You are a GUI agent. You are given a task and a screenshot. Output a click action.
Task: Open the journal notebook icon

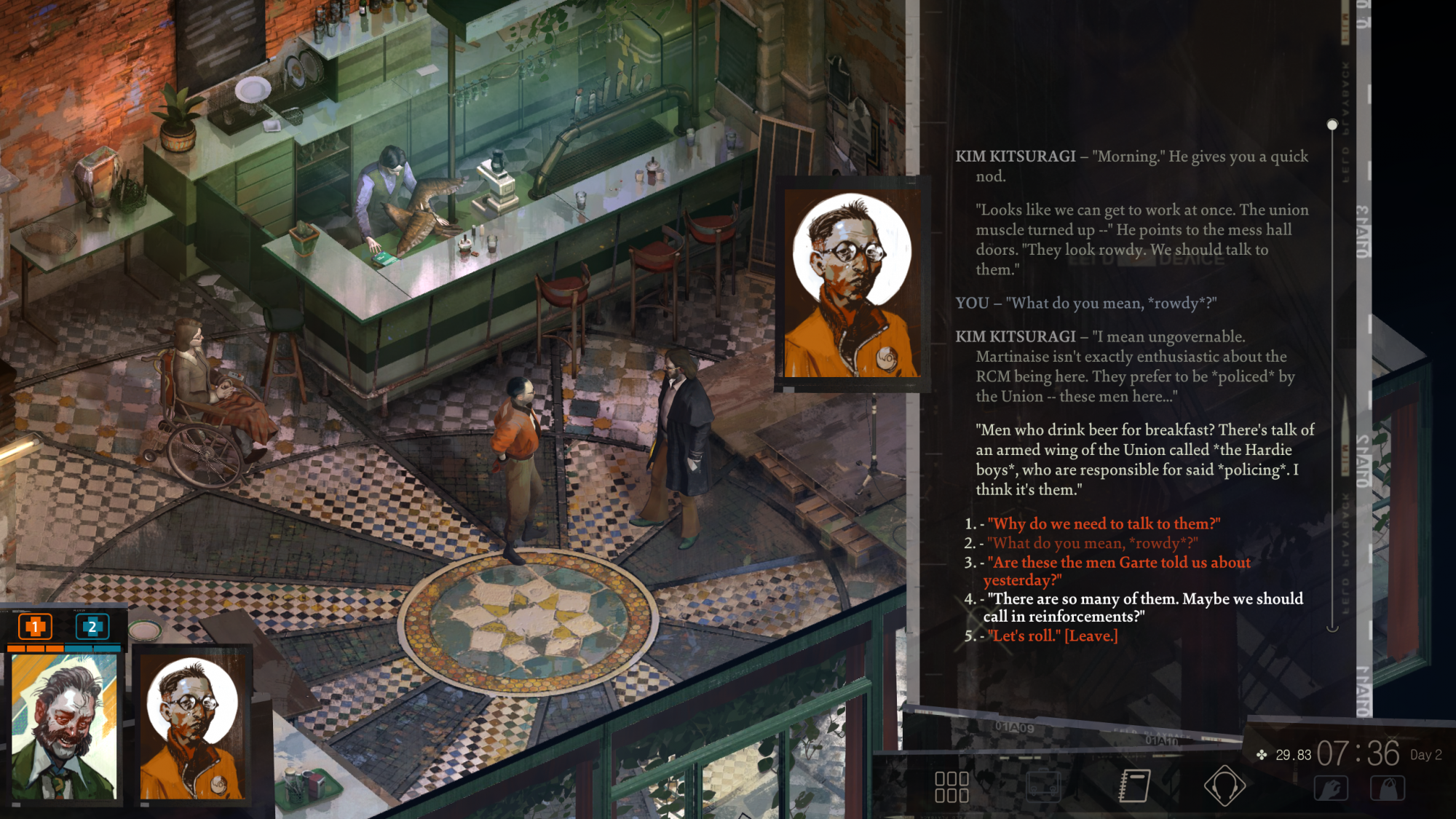tap(1133, 786)
